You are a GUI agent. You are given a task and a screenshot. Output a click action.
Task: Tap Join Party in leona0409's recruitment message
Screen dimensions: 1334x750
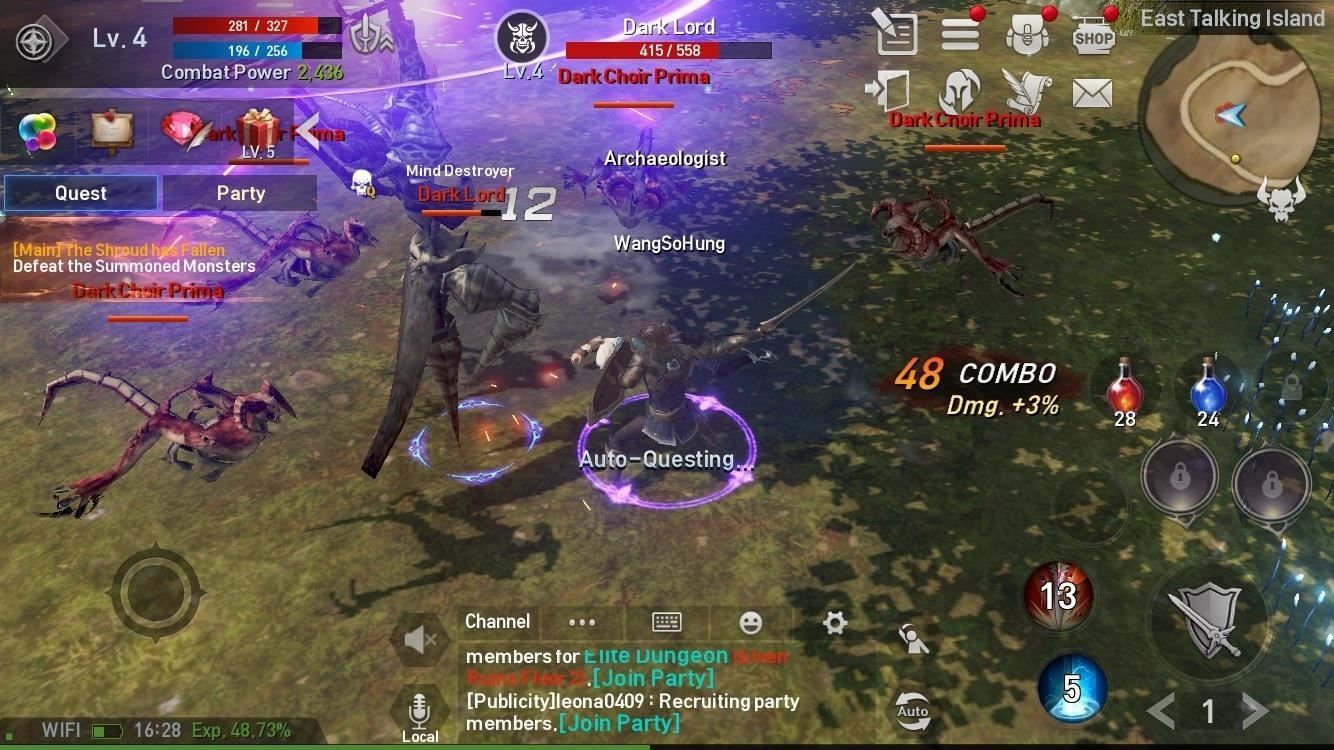click(x=621, y=723)
